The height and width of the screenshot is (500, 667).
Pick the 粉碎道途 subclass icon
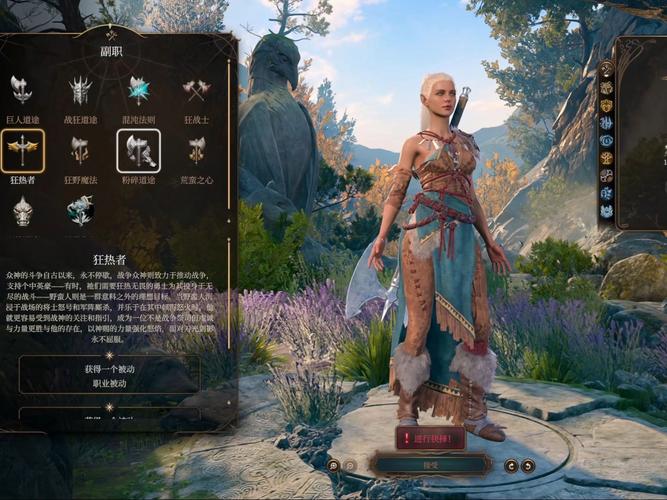138,150
